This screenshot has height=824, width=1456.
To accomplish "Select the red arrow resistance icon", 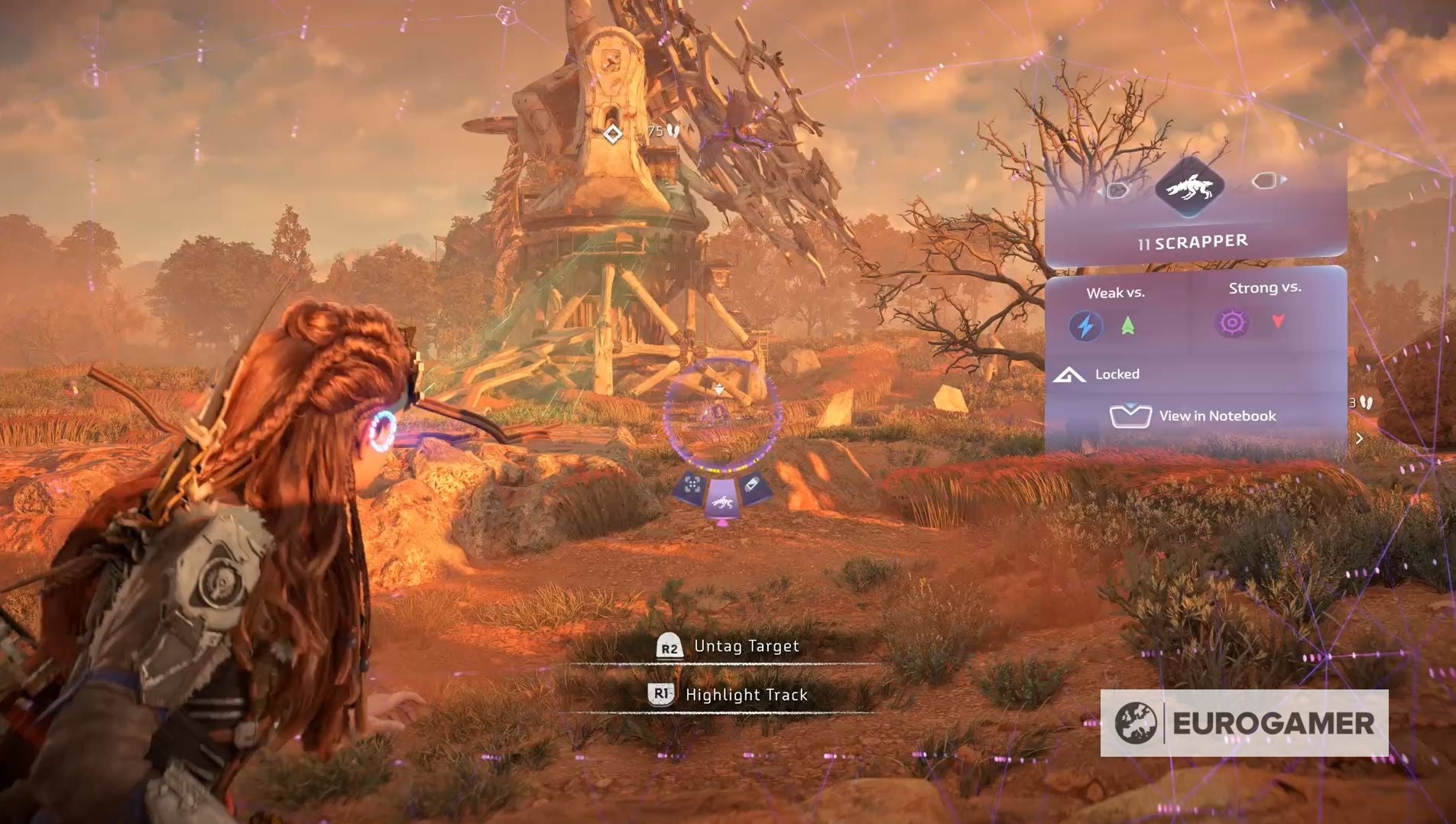I will pyautogui.click(x=1278, y=321).
